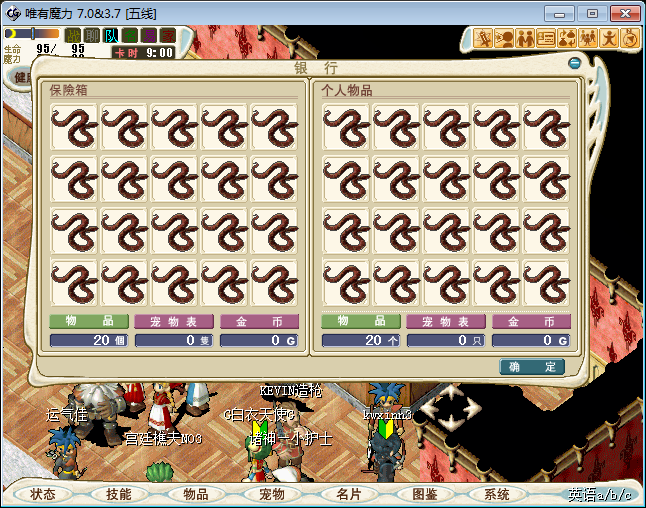Switch to 宠物表 tab in the safe box
This screenshot has width=646, height=508.
click(x=174, y=322)
